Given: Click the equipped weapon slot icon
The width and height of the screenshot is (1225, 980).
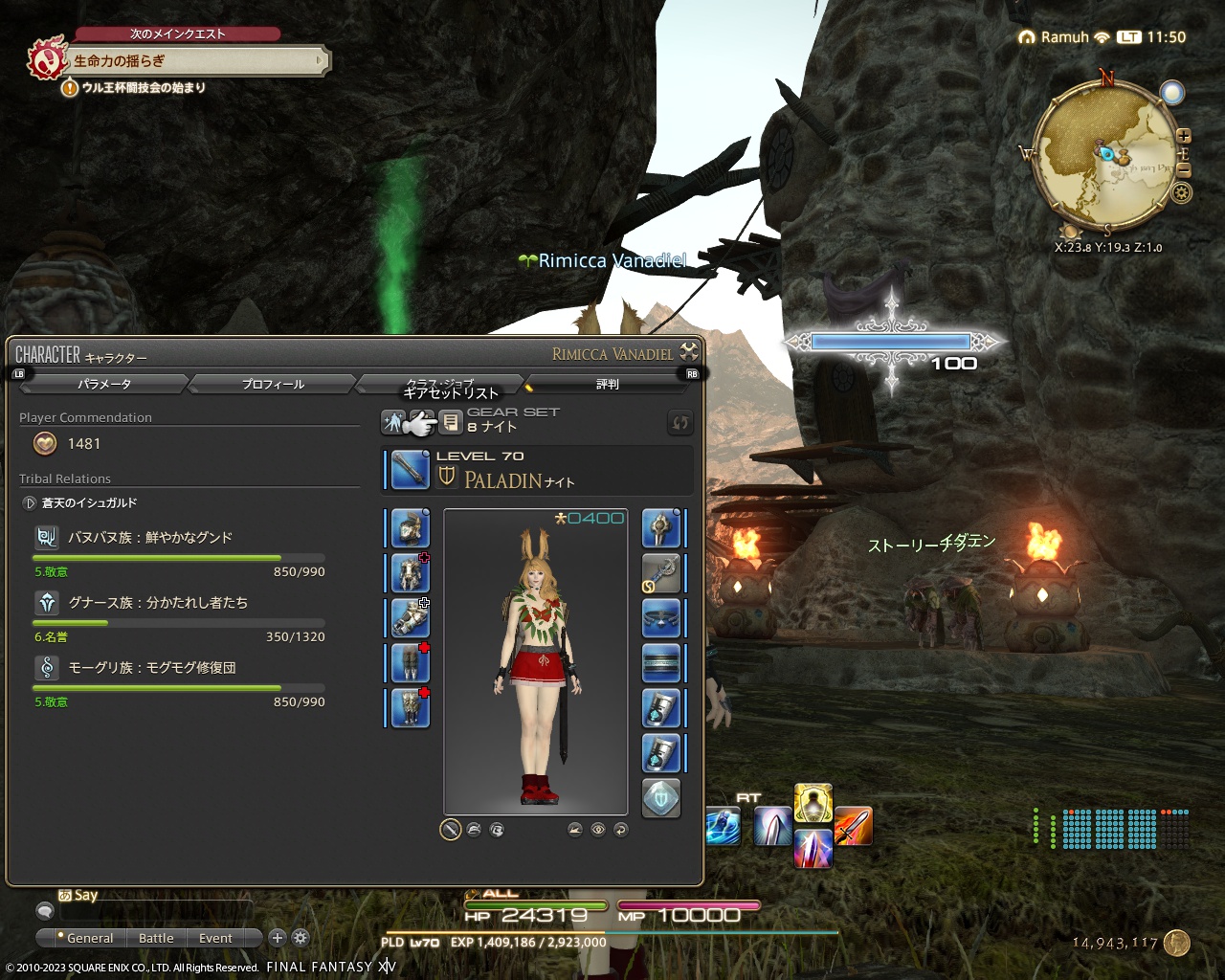Looking at the screenshot, I should [409, 470].
